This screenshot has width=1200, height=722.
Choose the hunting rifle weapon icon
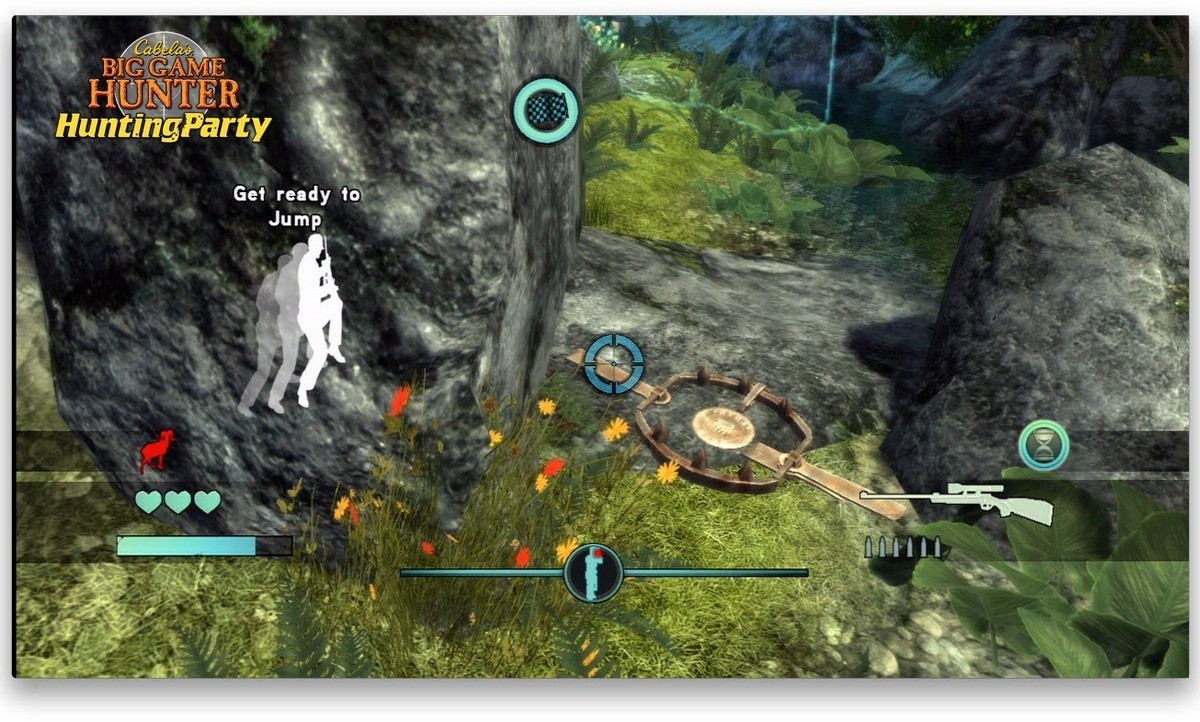[x=958, y=502]
